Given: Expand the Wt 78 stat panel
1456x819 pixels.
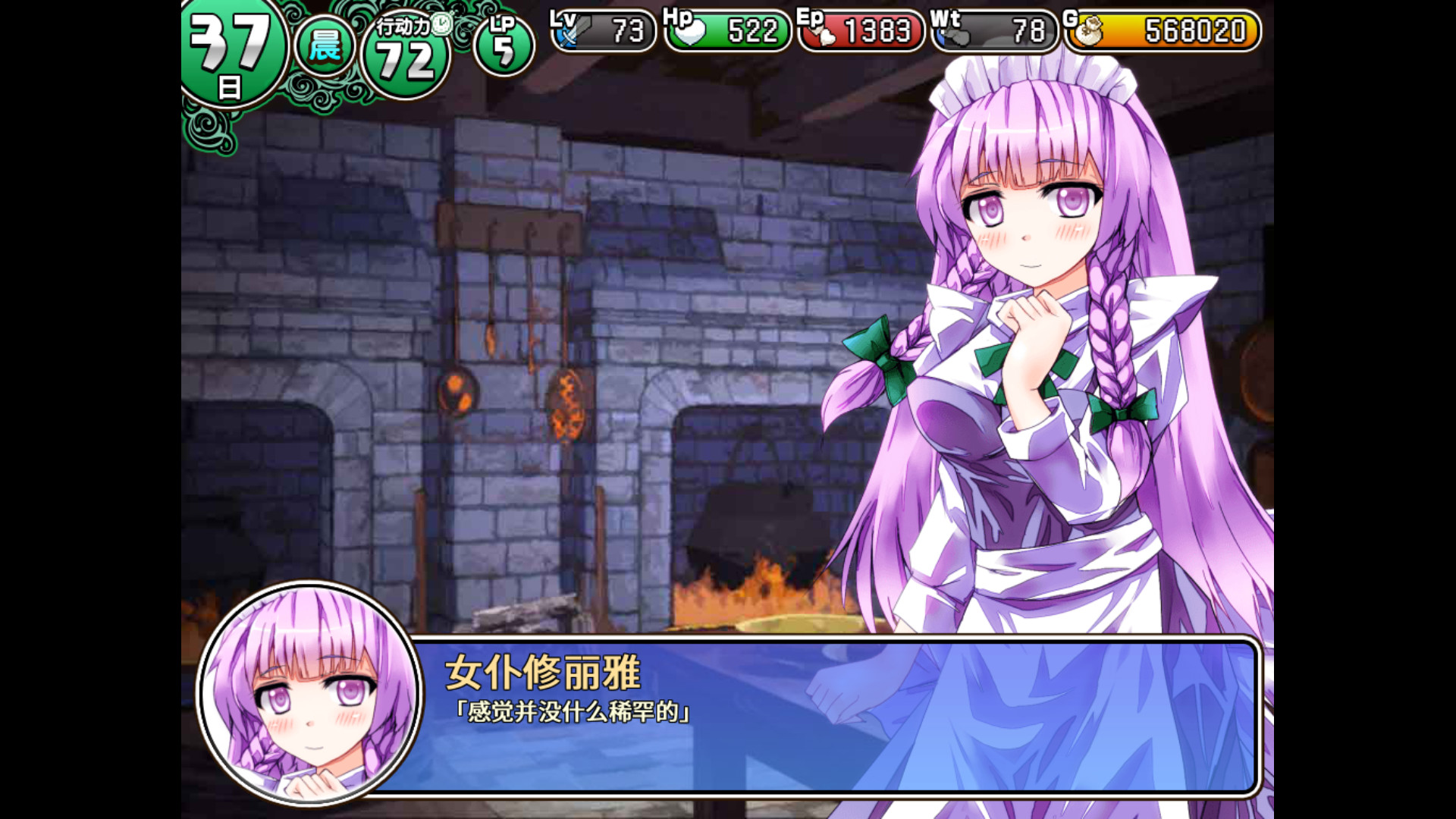Looking at the screenshot, I should pos(993,32).
